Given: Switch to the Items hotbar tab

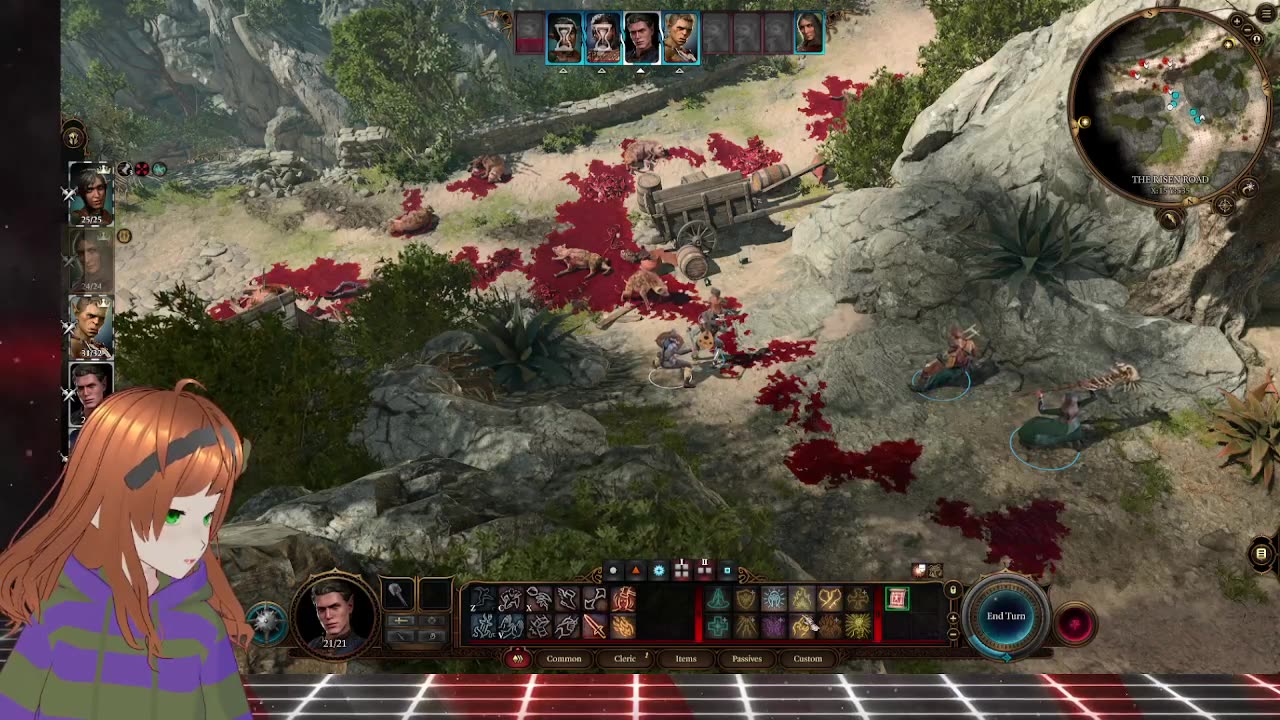Looking at the screenshot, I should click(685, 658).
